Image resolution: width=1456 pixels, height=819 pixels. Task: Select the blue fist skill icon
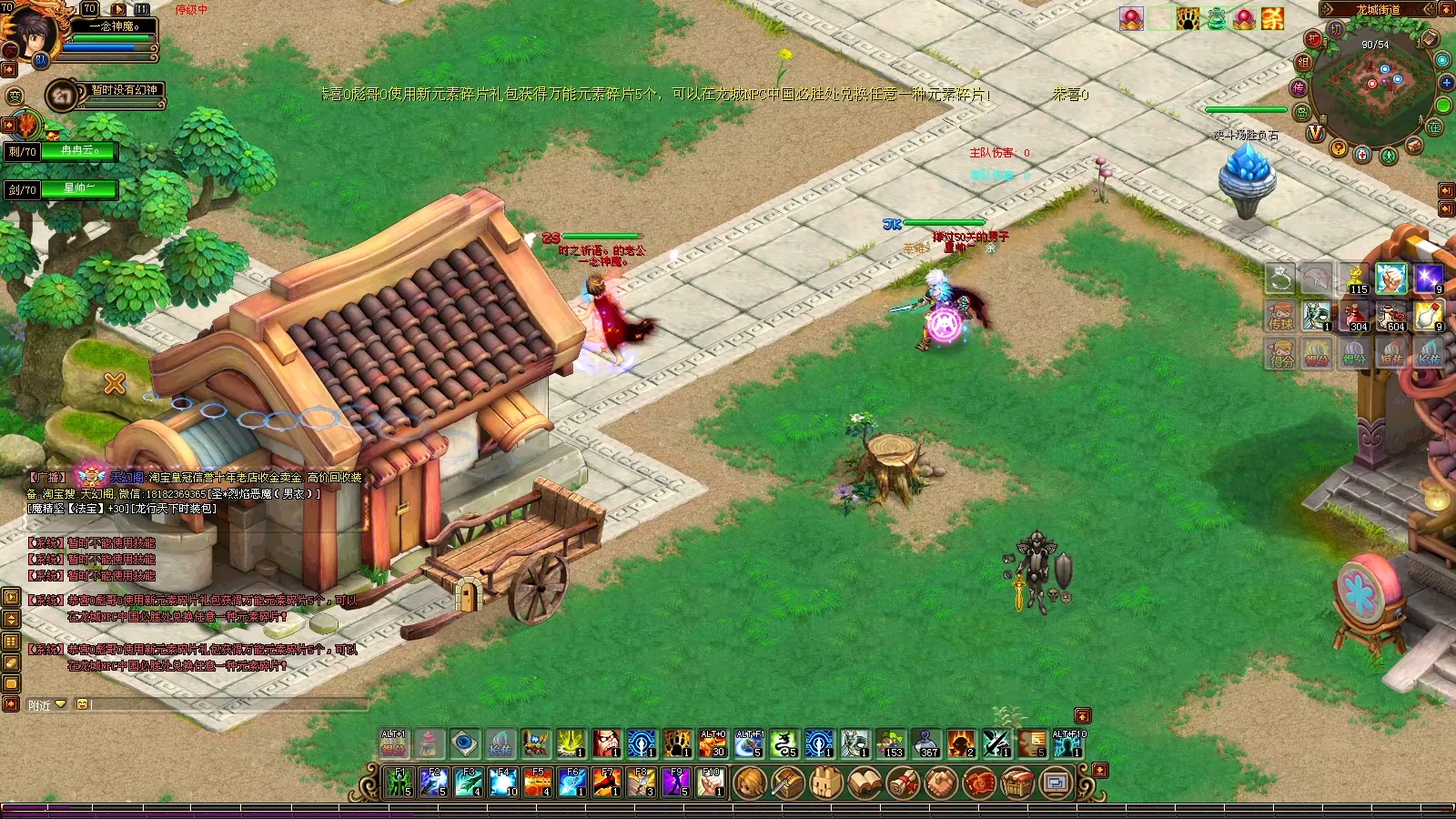[1391, 279]
